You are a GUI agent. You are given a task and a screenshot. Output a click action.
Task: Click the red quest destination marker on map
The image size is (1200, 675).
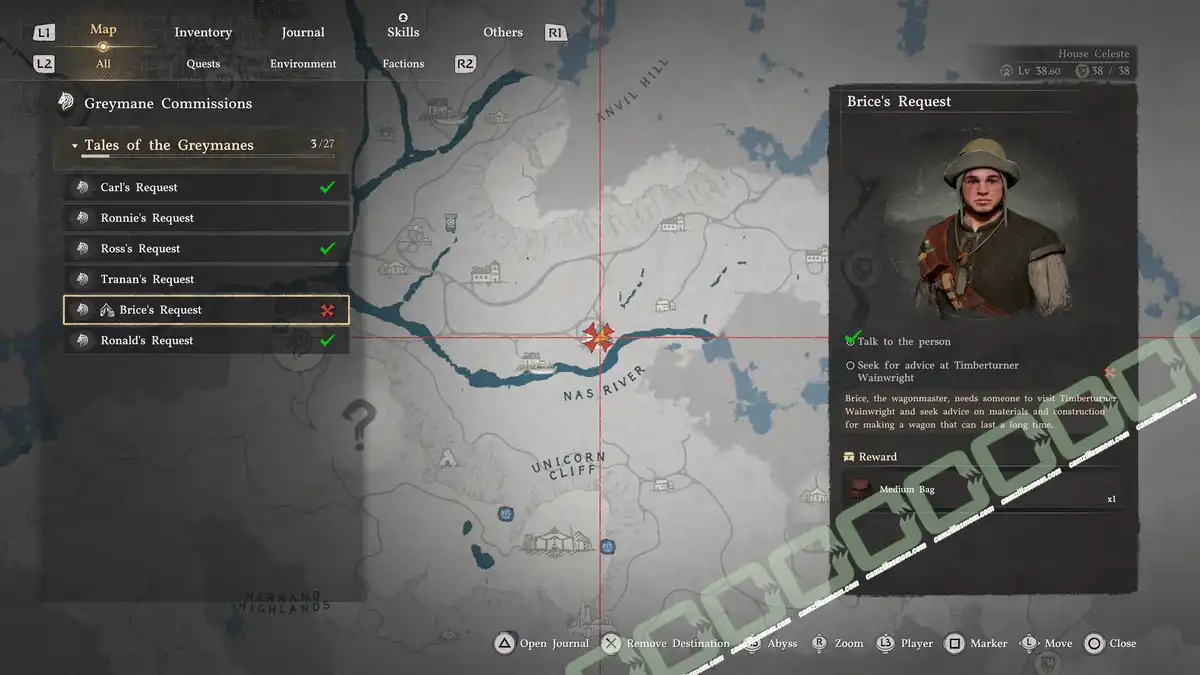tap(598, 337)
